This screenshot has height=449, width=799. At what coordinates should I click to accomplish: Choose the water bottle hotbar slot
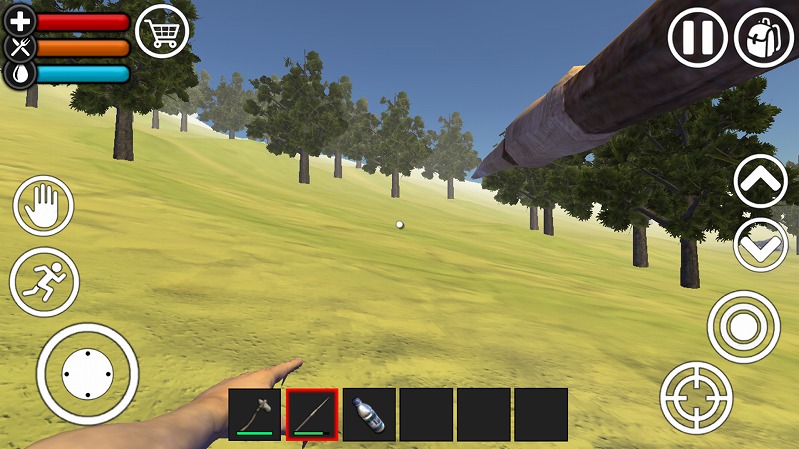tap(369, 414)
